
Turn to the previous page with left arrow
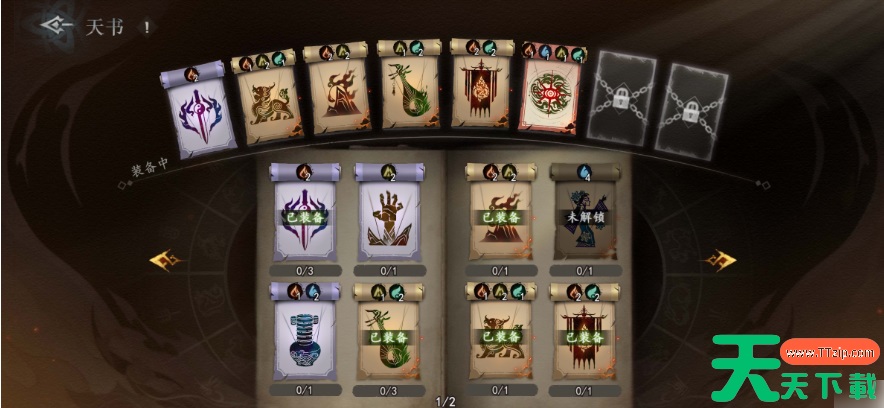point(164,261)
